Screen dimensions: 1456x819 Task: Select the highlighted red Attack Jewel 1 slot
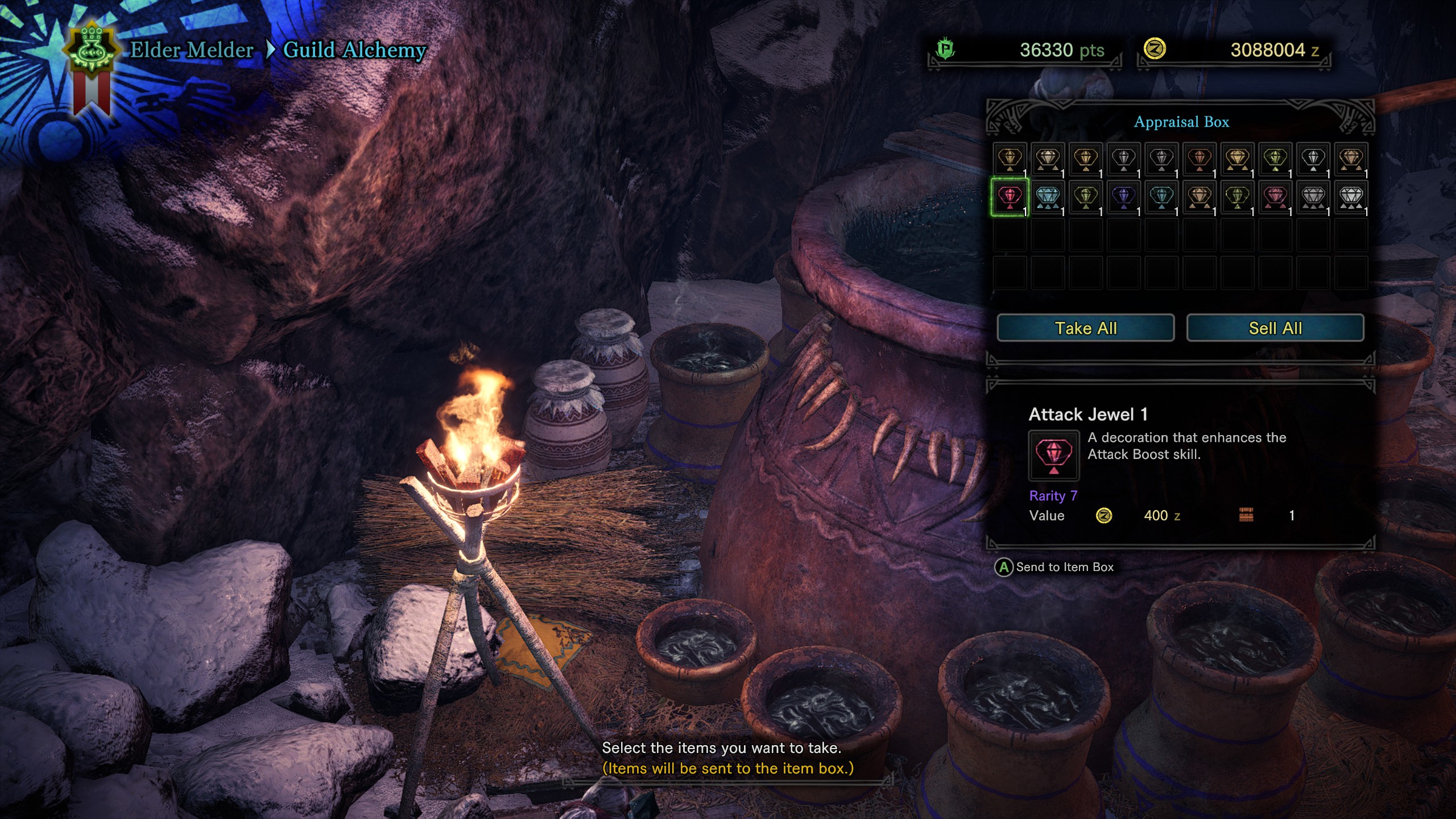[1010, 197]
